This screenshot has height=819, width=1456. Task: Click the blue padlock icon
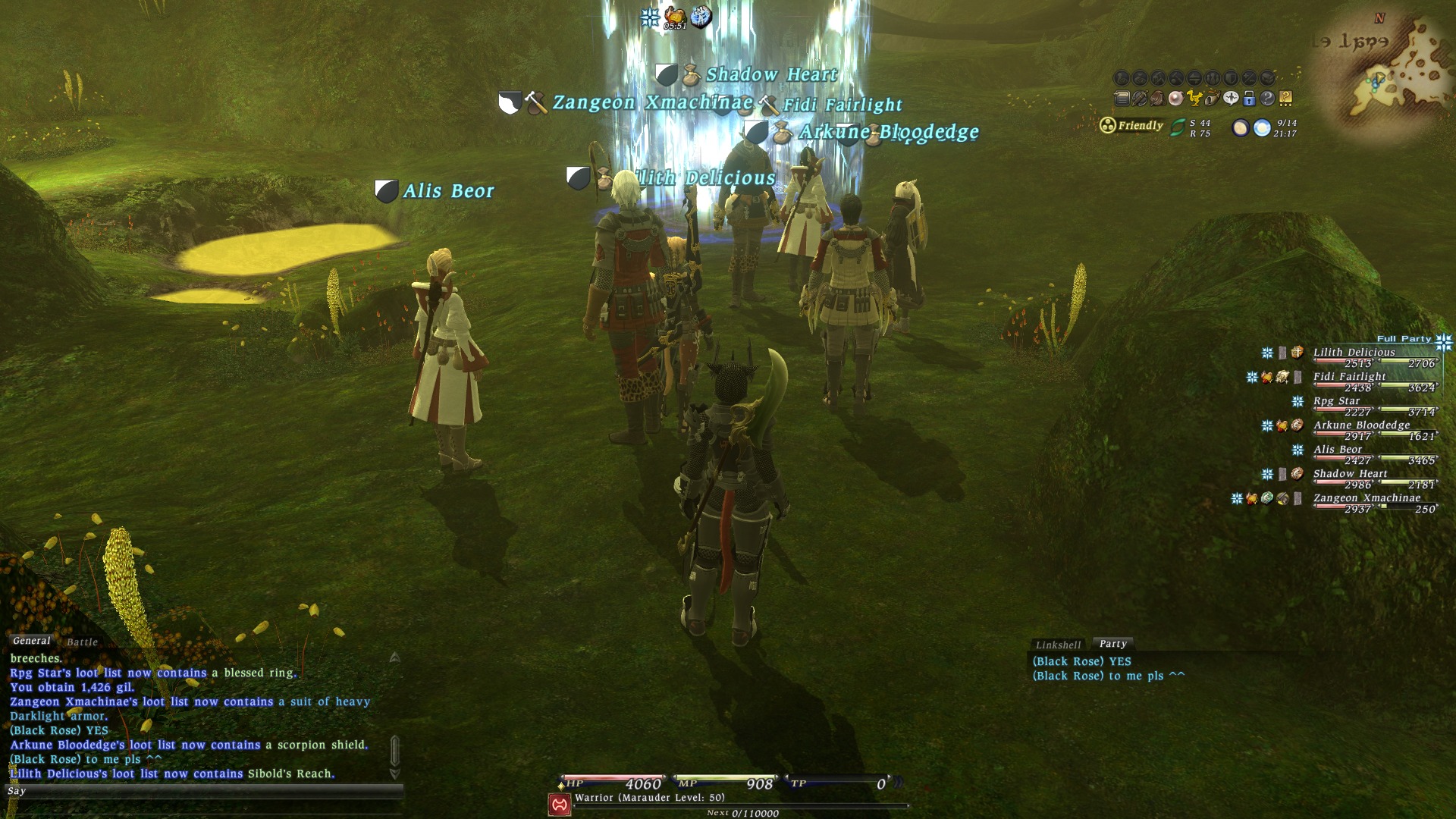click(1249, 98)
